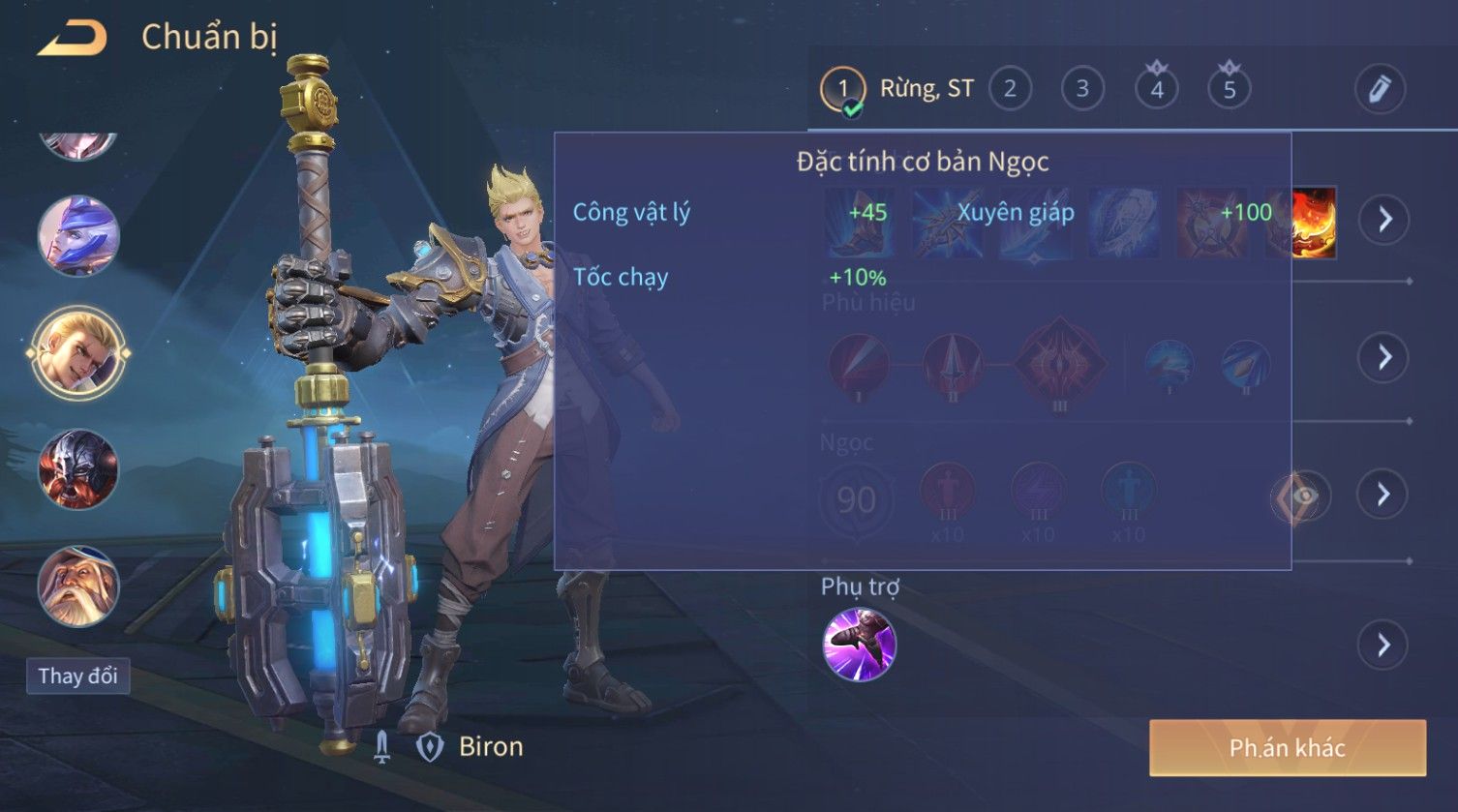Image resolution: width=1458 pixels, height=812 pixels.
Task: Select the blond Biron hero portrait
Action: point(77,352)
